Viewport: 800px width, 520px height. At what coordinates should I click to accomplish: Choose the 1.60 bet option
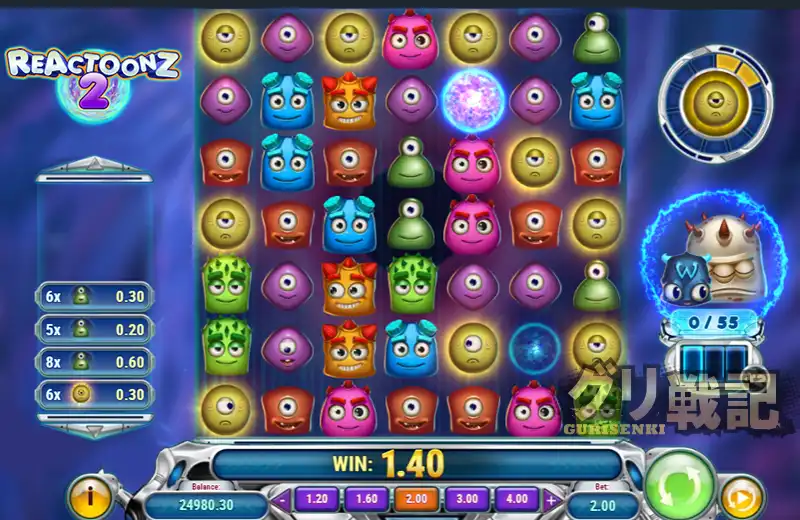pyautogui.click(x=365, y=498)
